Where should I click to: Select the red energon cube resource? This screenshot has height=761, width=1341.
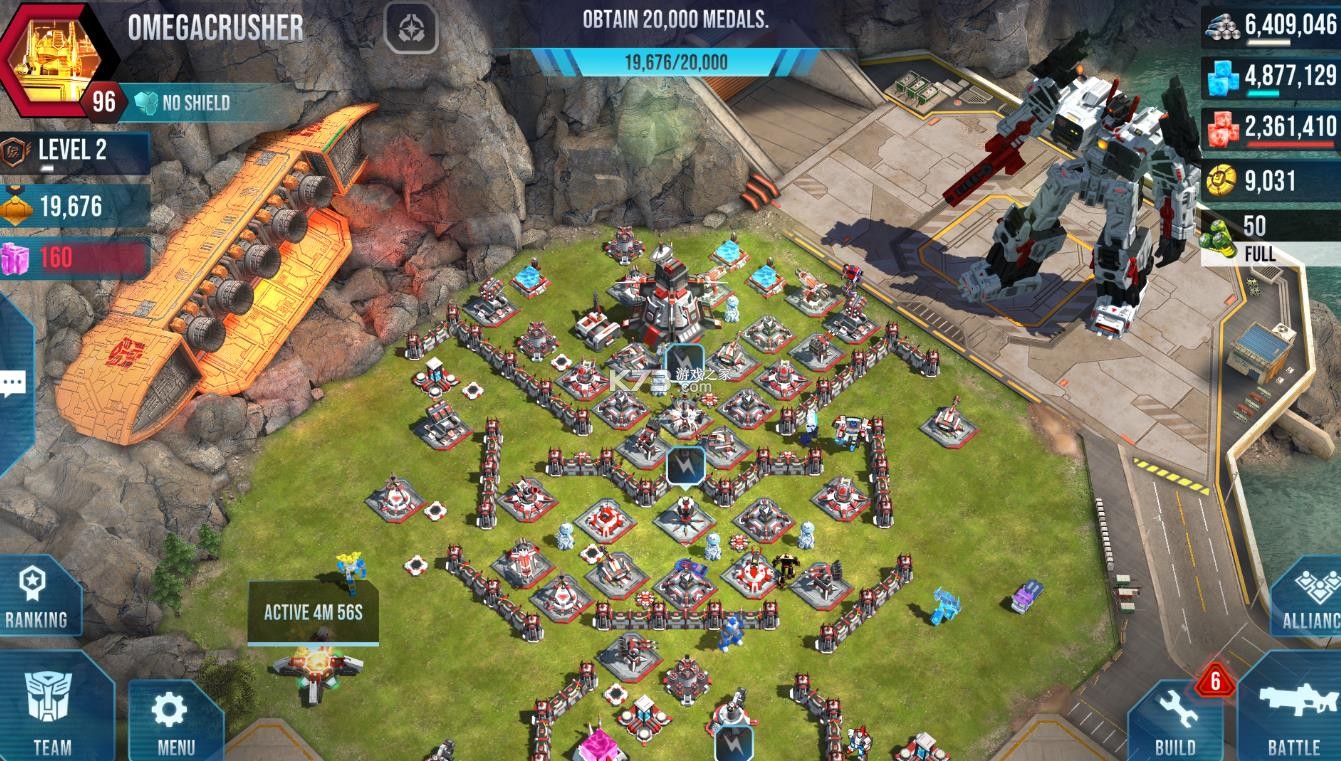[1270, 127]
